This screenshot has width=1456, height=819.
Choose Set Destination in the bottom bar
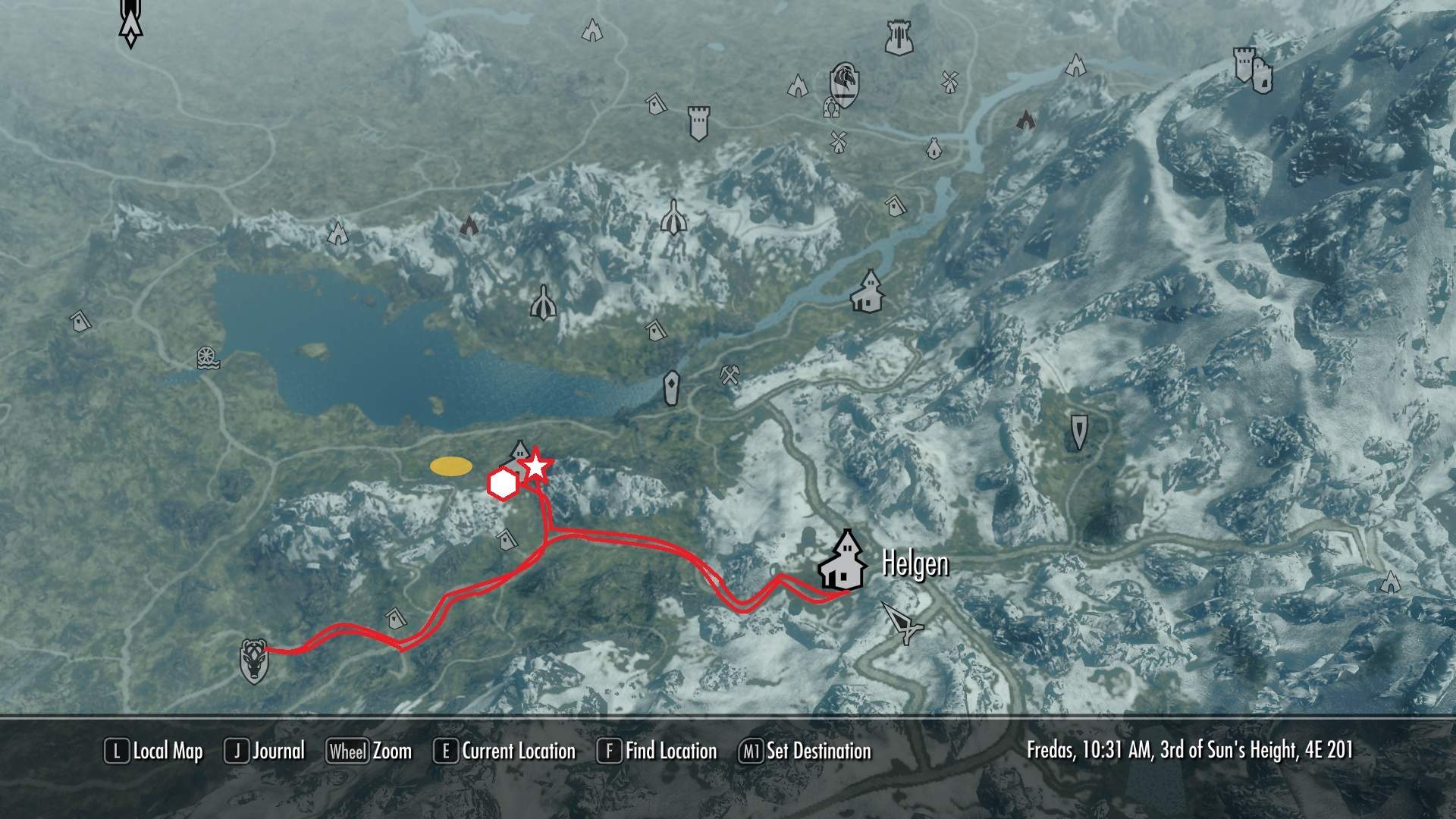tap(805, 752)
